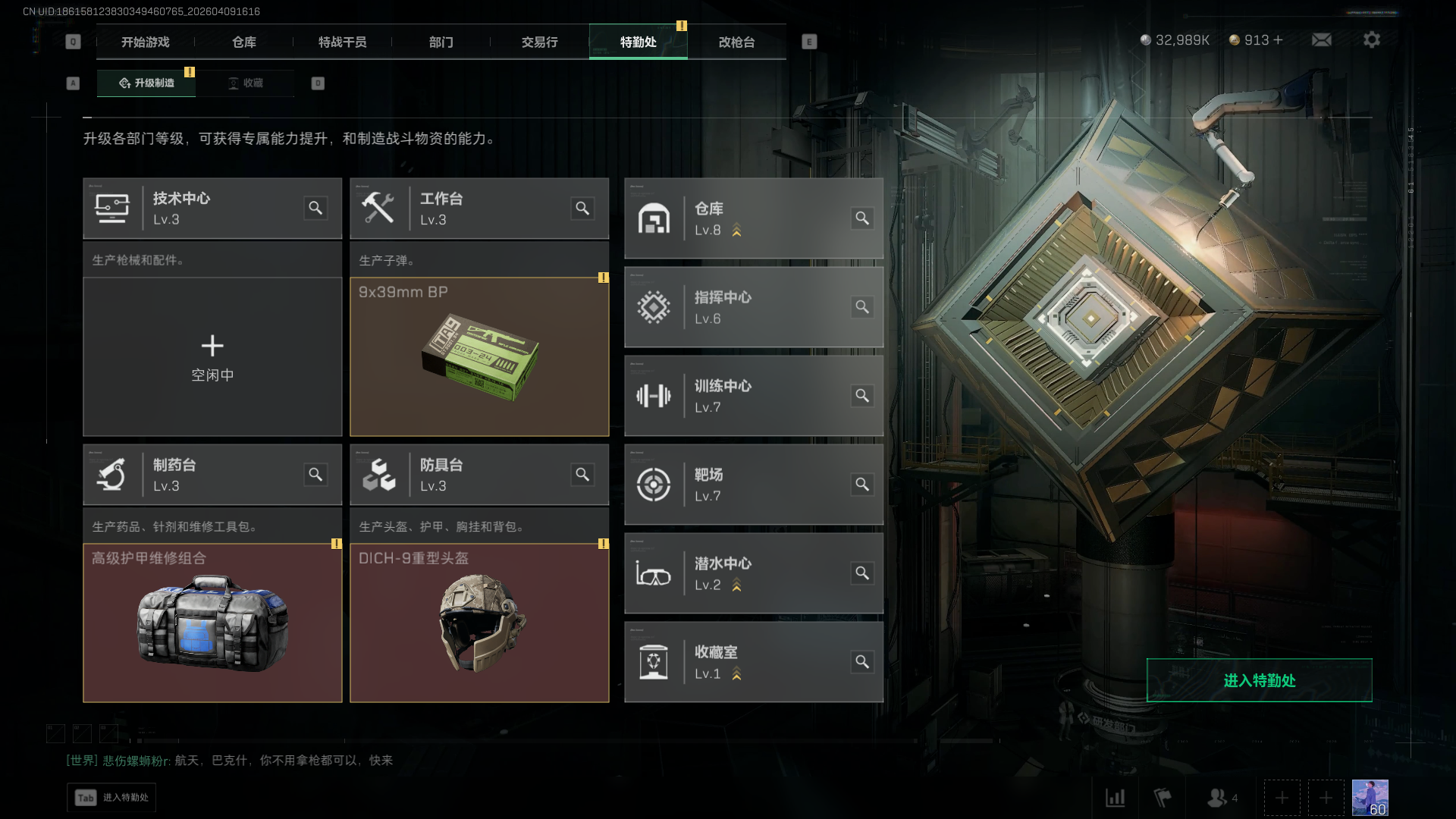Click the player avatar portrait
The image size is (1456, 819).
tap(1370, 798)
